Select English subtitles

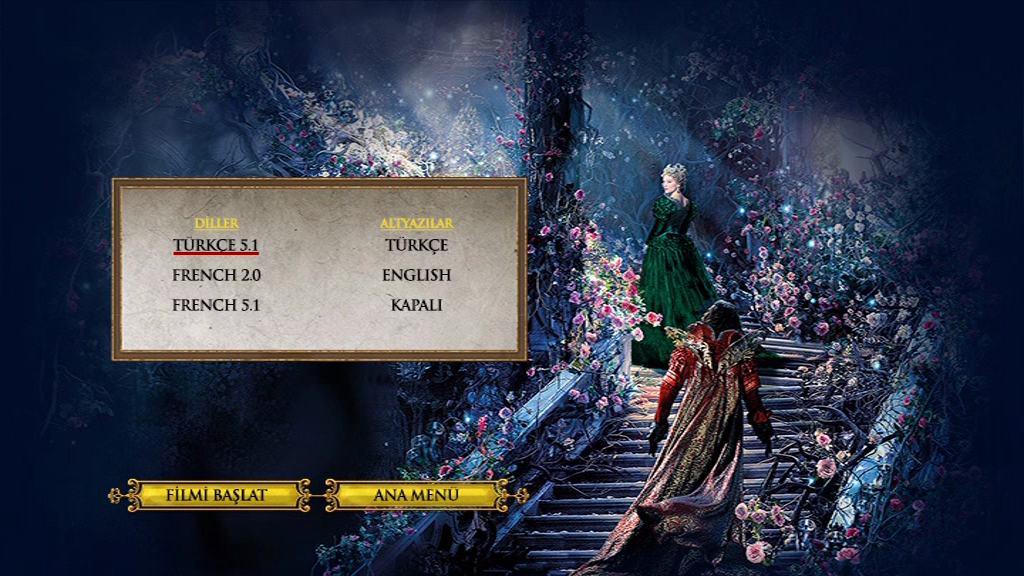click(x=416, y=275)
